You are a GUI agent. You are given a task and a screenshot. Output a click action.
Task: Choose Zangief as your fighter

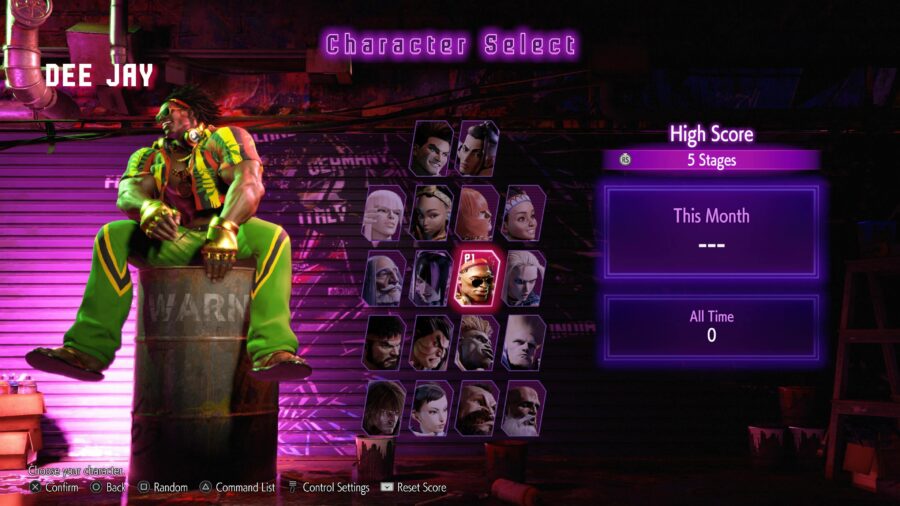coord(478,408)
